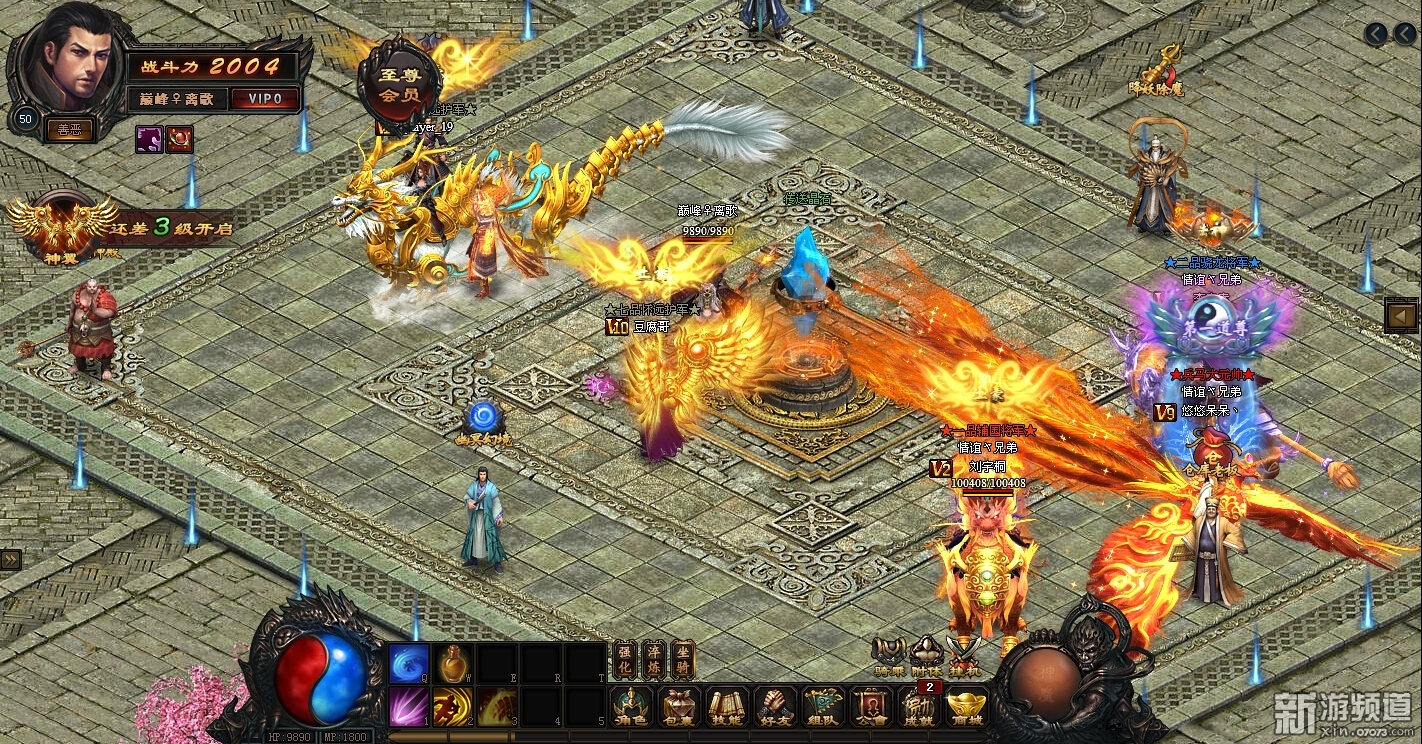Open the 角色 character panel
Image resolution: width=1422 pixels, height=744 pixels.
(x=631, y=705)
